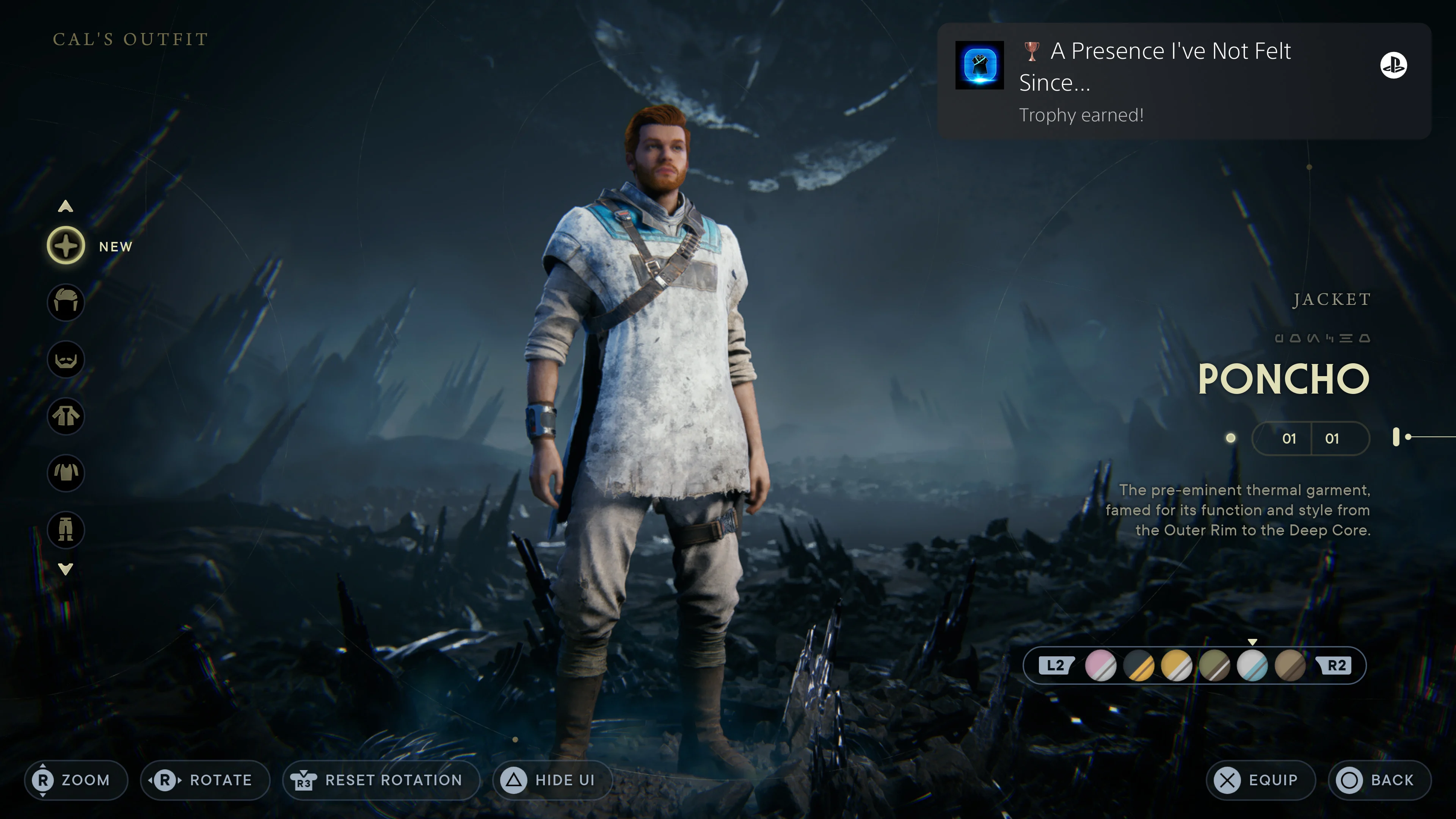
Task: Click the trophy notification thumbnail icon
Action: tap(981, 66)
